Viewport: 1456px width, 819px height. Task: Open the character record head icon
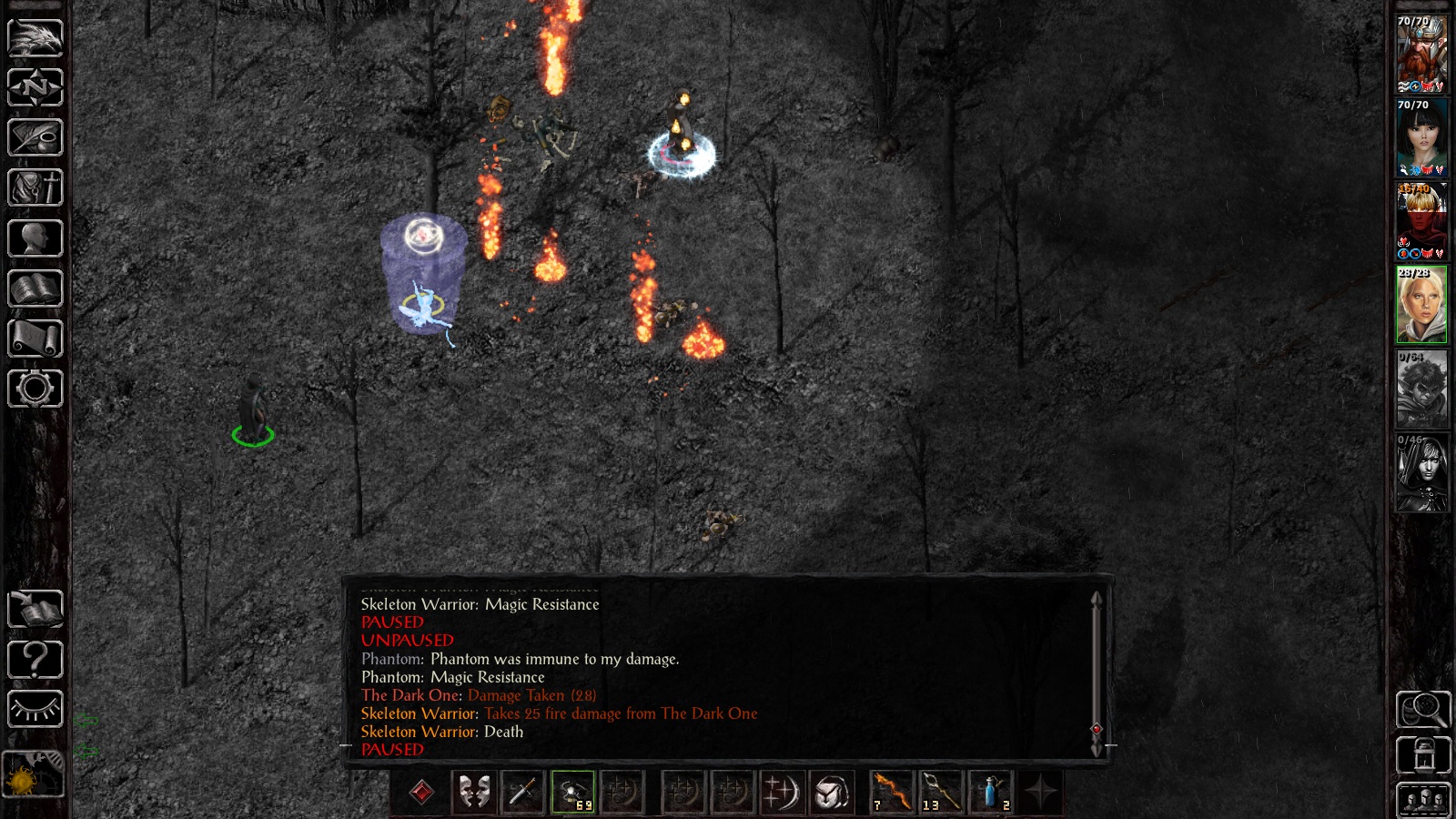[x=35, y=238]
